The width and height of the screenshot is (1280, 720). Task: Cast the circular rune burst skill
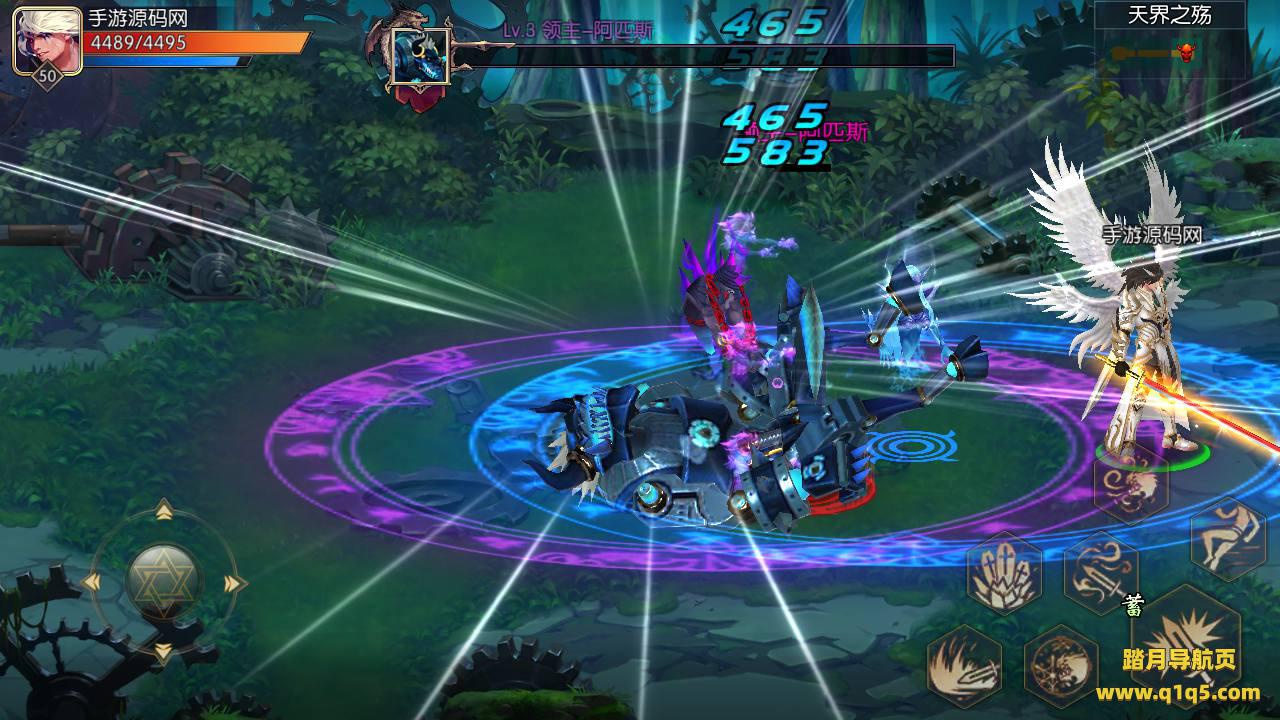(1061, 664)
